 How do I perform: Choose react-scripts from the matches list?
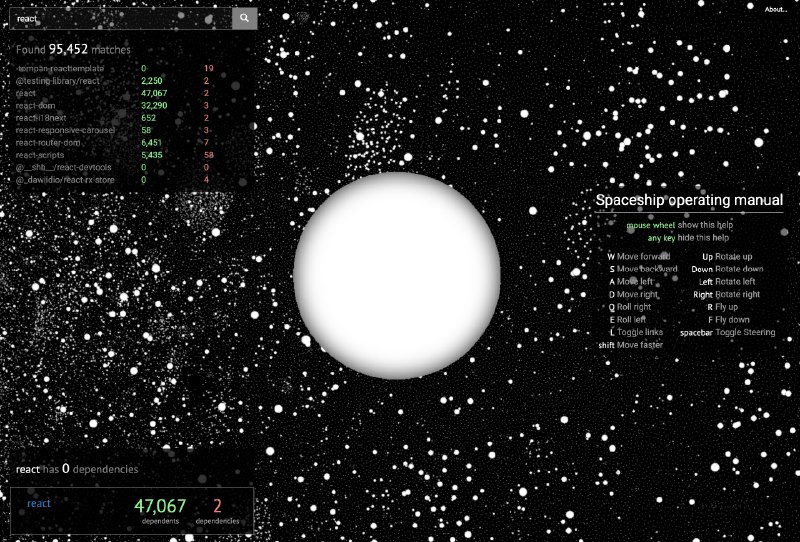(44, 155)
